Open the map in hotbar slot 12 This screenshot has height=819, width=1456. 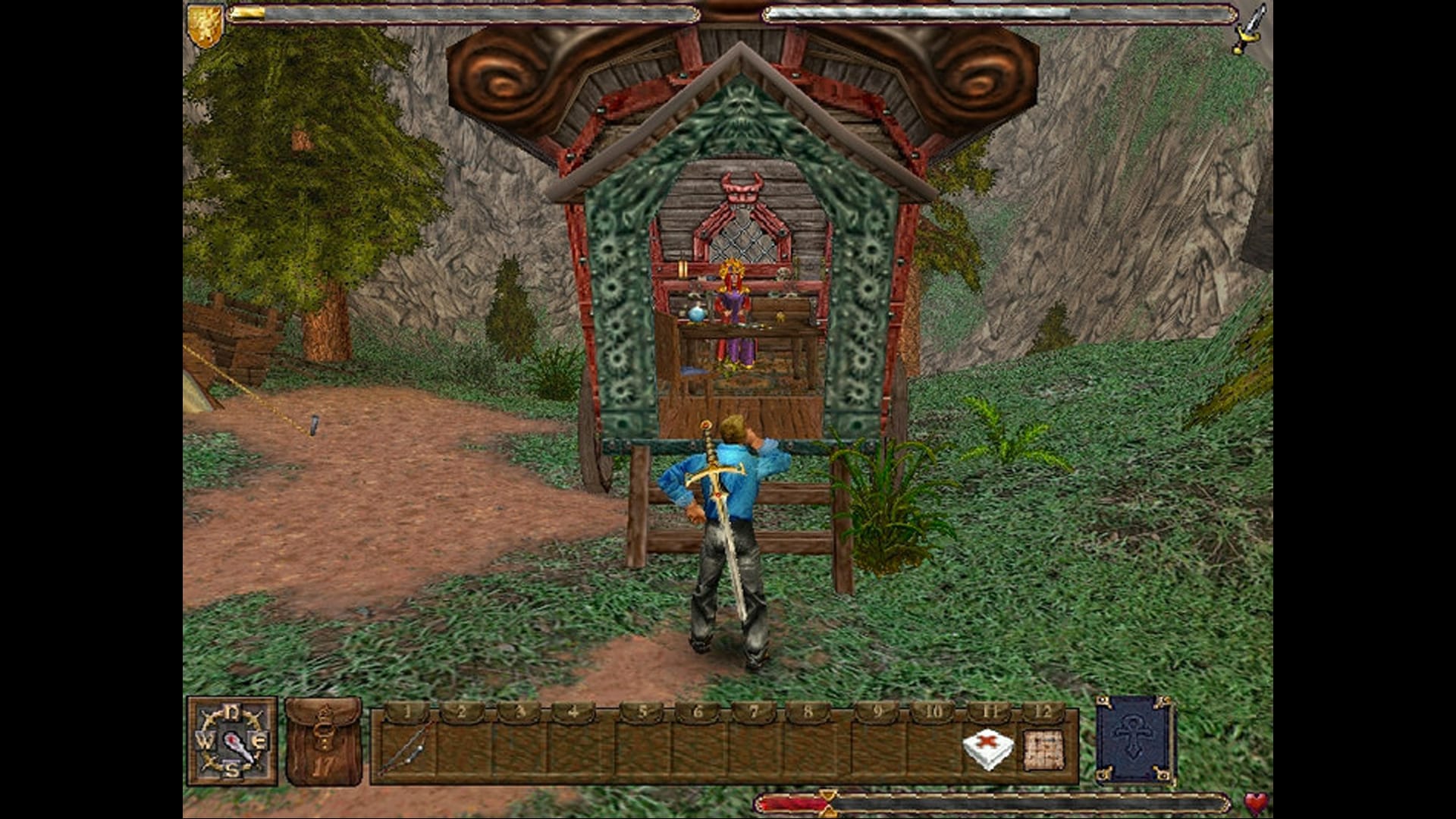click(1043, 748)
